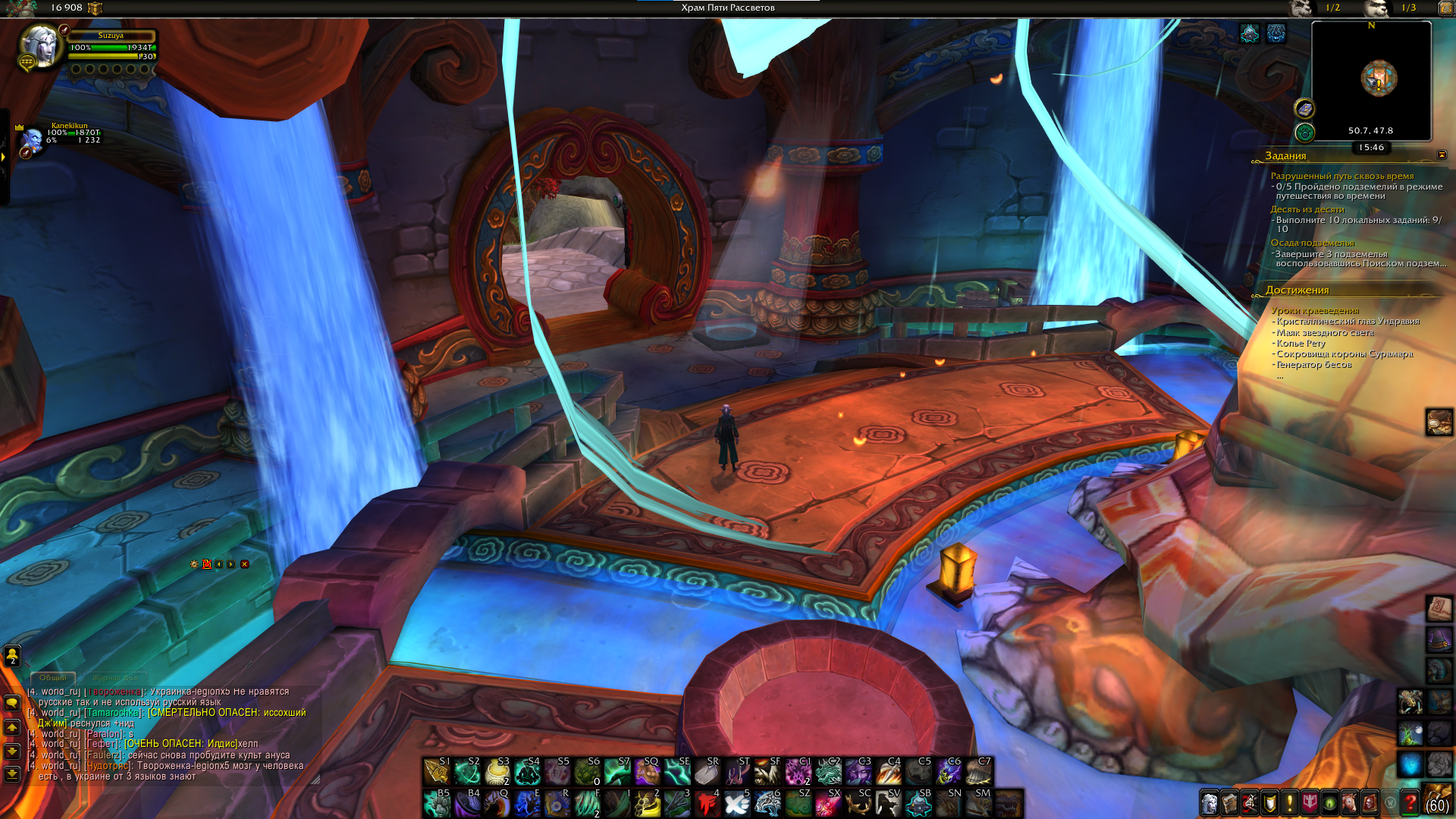This screenshot has width=1456, height=819.
Task: Open the 'Десять из десяти' quest entry
Action: click(x=1307, y=209)
